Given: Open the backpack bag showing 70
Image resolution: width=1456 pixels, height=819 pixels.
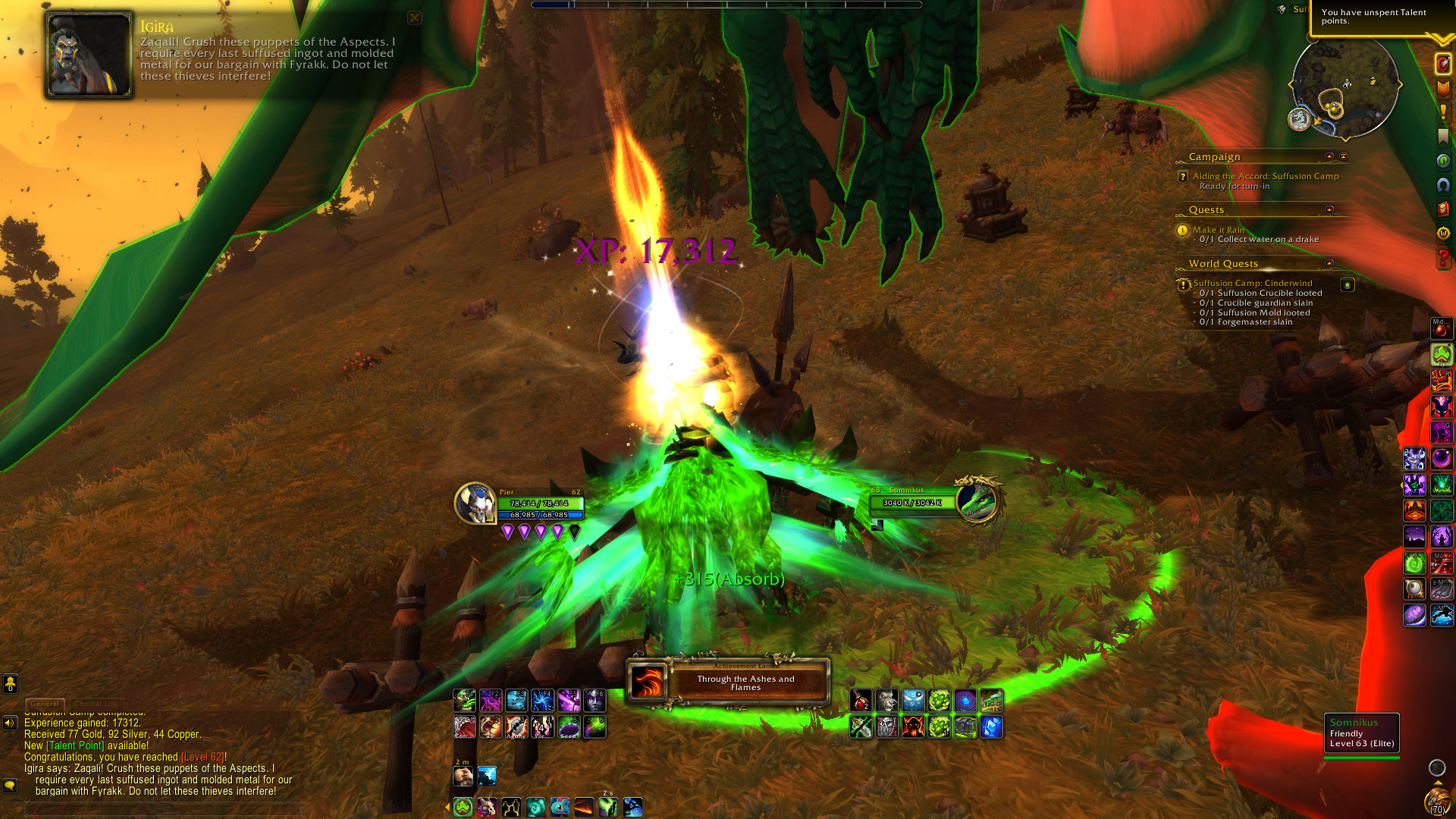Looking at the screenshot, I should pos(1437,803).
